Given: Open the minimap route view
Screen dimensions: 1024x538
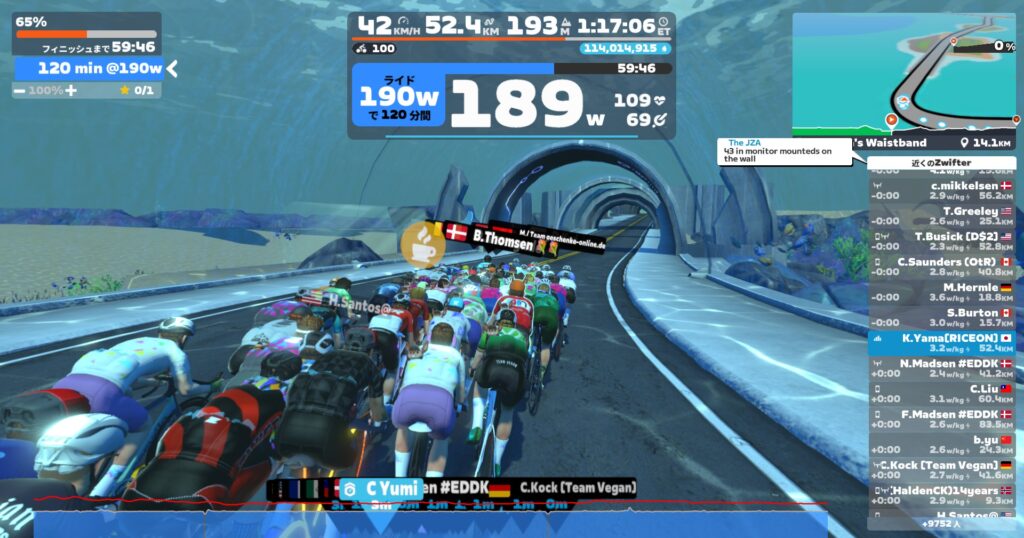Looking at the screenshot, I should (x=904, y=73).
